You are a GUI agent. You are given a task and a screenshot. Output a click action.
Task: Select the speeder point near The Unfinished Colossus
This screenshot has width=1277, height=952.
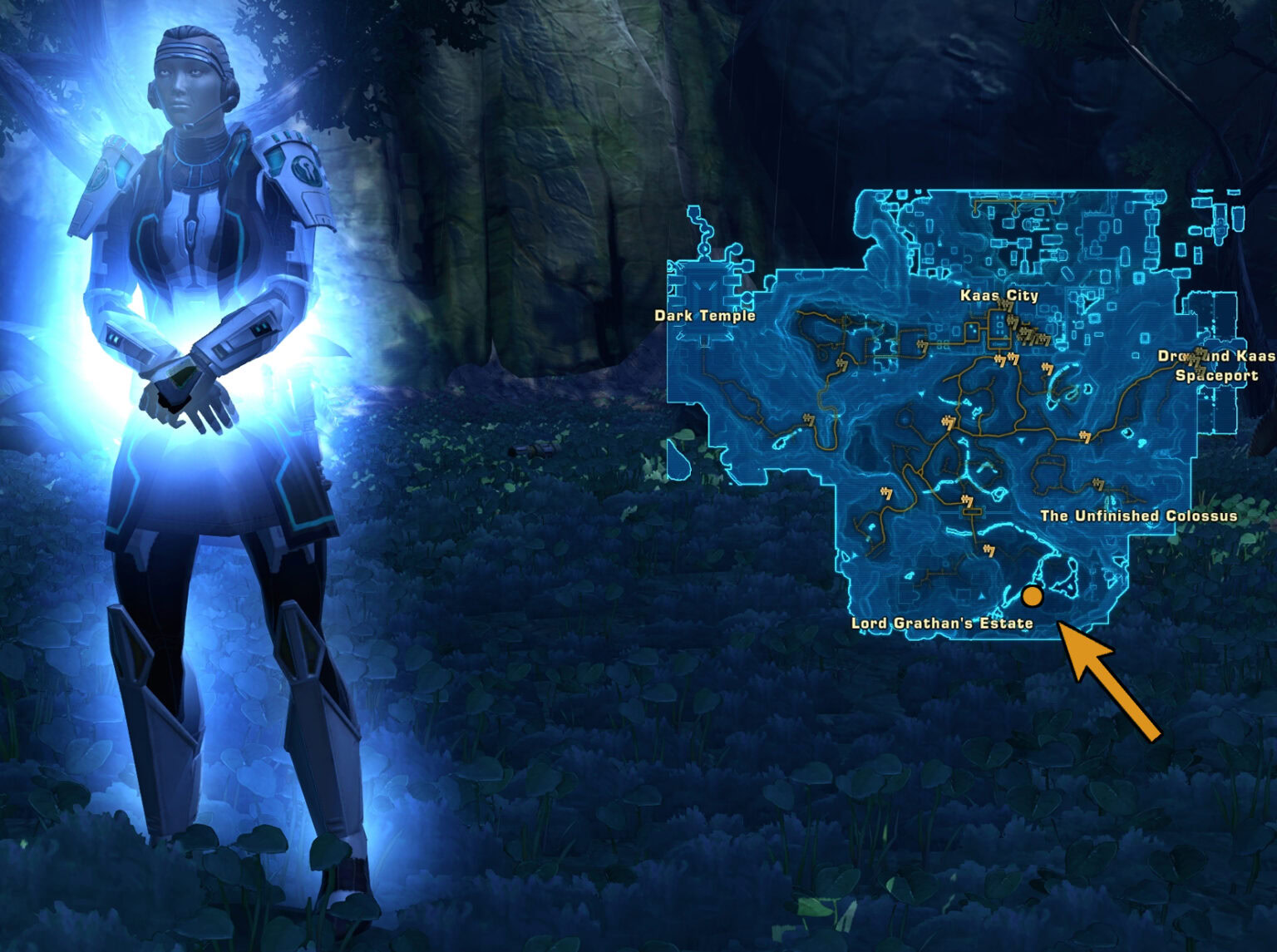[x=1098, y=483]
